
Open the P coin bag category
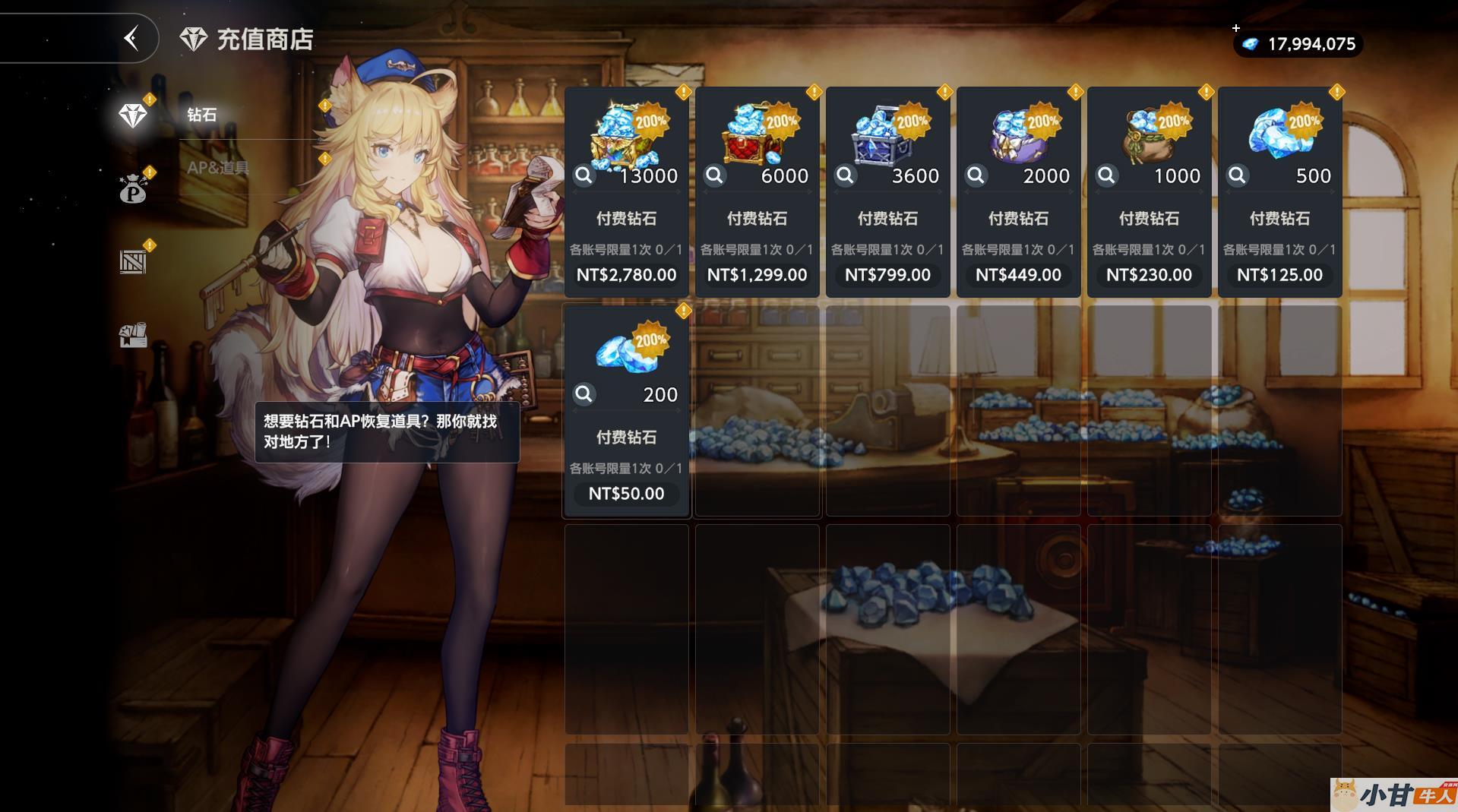133,189
